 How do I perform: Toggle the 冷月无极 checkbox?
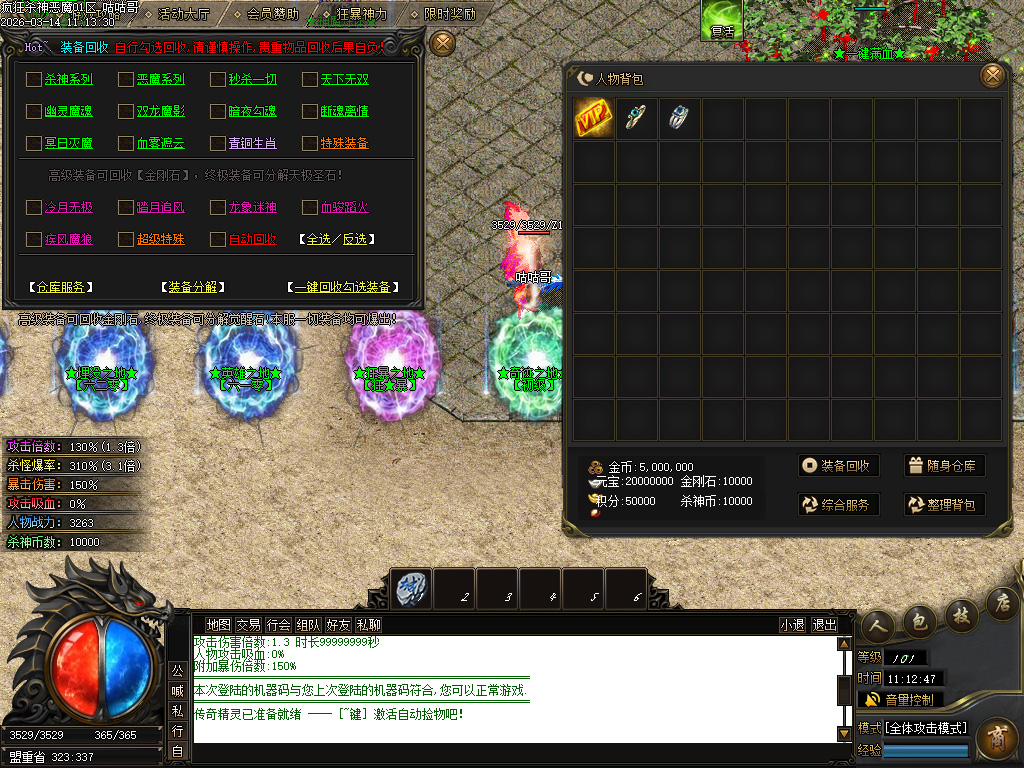34,208
